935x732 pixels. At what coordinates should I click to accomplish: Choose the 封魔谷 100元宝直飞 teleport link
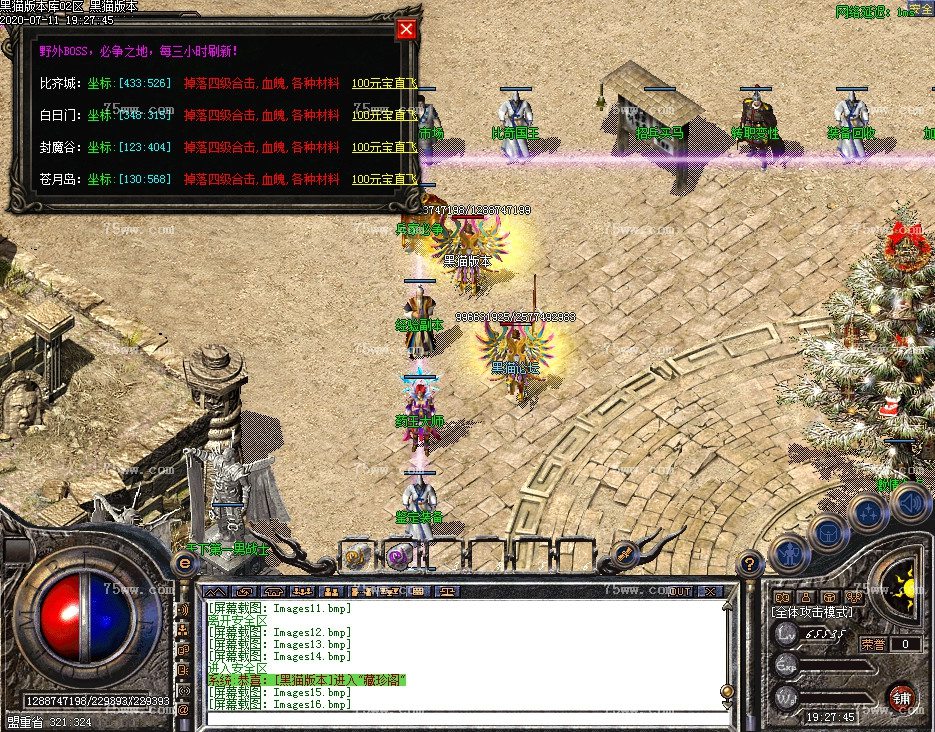coord(383,147)
